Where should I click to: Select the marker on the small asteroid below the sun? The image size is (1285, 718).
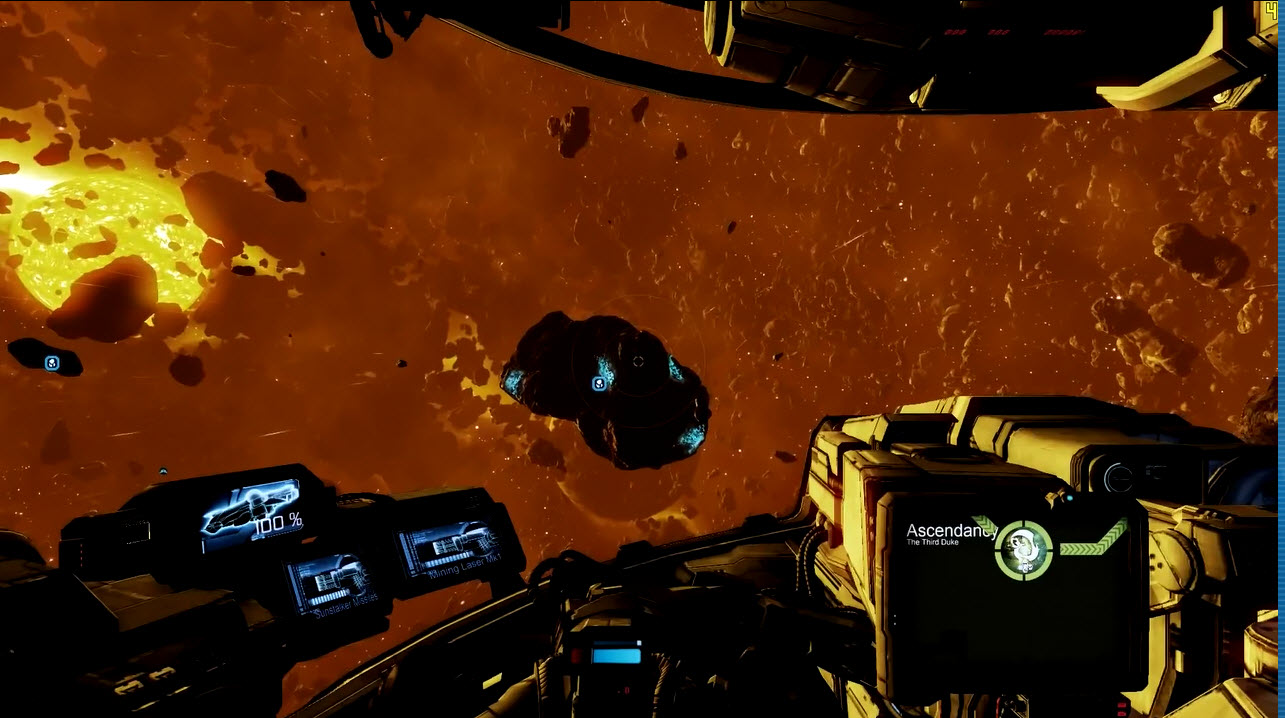pyautogui.click(x=52, y=362)
